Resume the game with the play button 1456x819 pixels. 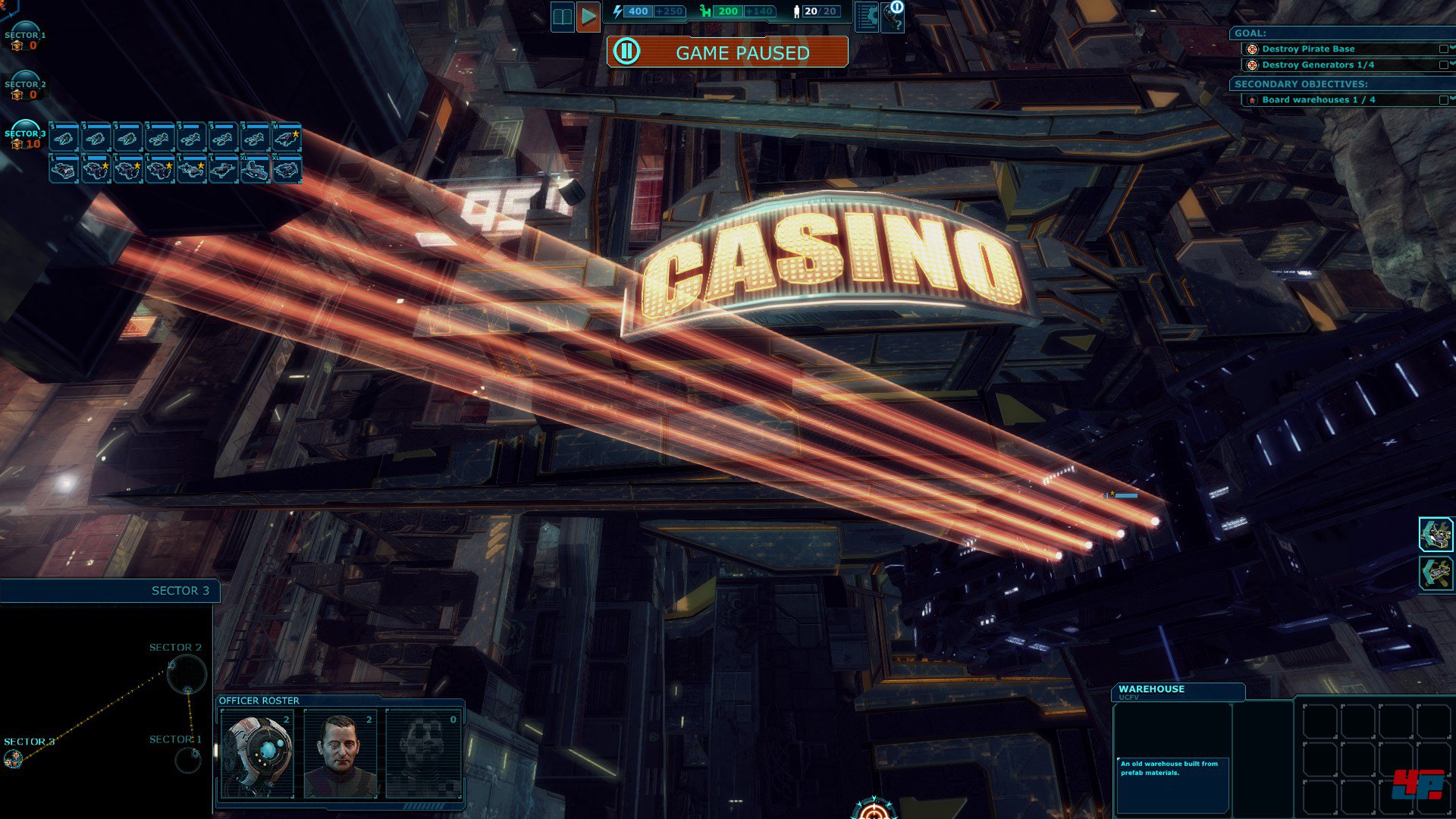[588, 17]
